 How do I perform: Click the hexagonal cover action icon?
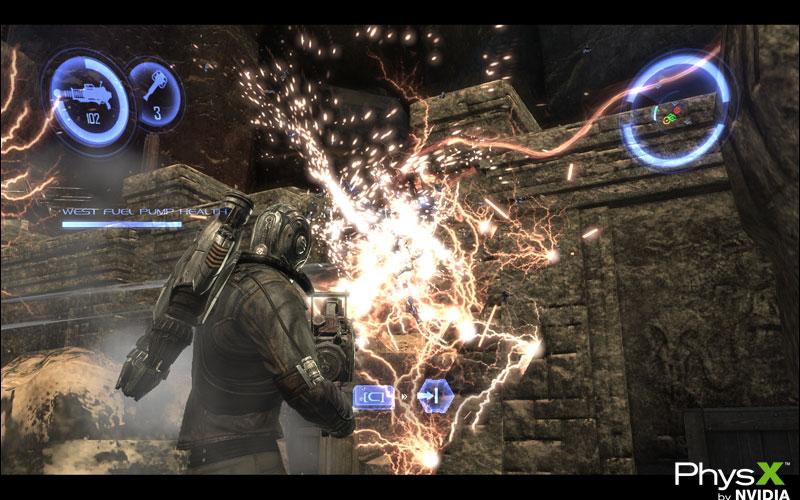(432, 396)
